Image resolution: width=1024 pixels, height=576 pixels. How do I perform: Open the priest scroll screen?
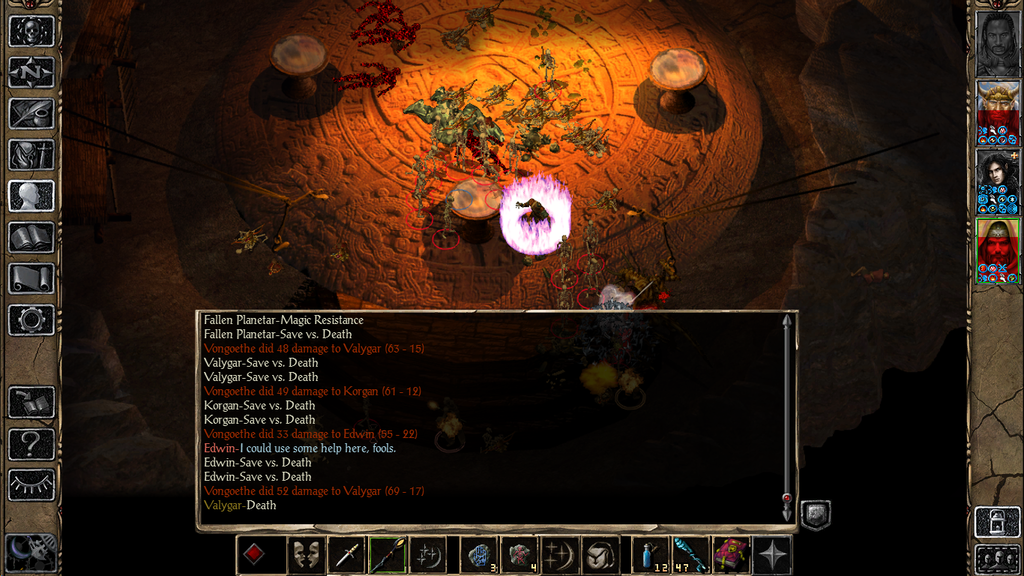pos(30,278)
